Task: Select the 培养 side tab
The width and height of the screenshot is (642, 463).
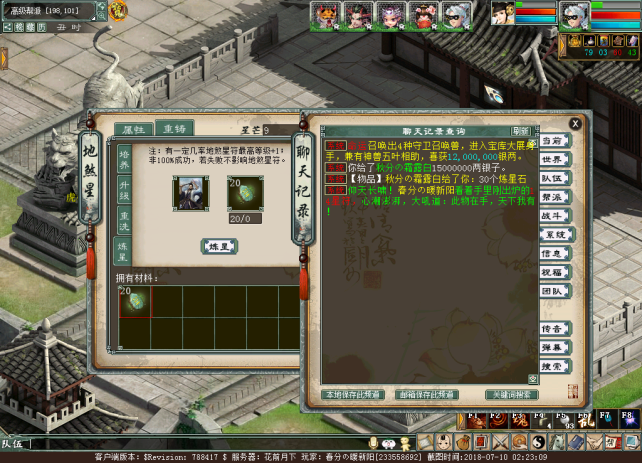Action: (x=125, y=159)
